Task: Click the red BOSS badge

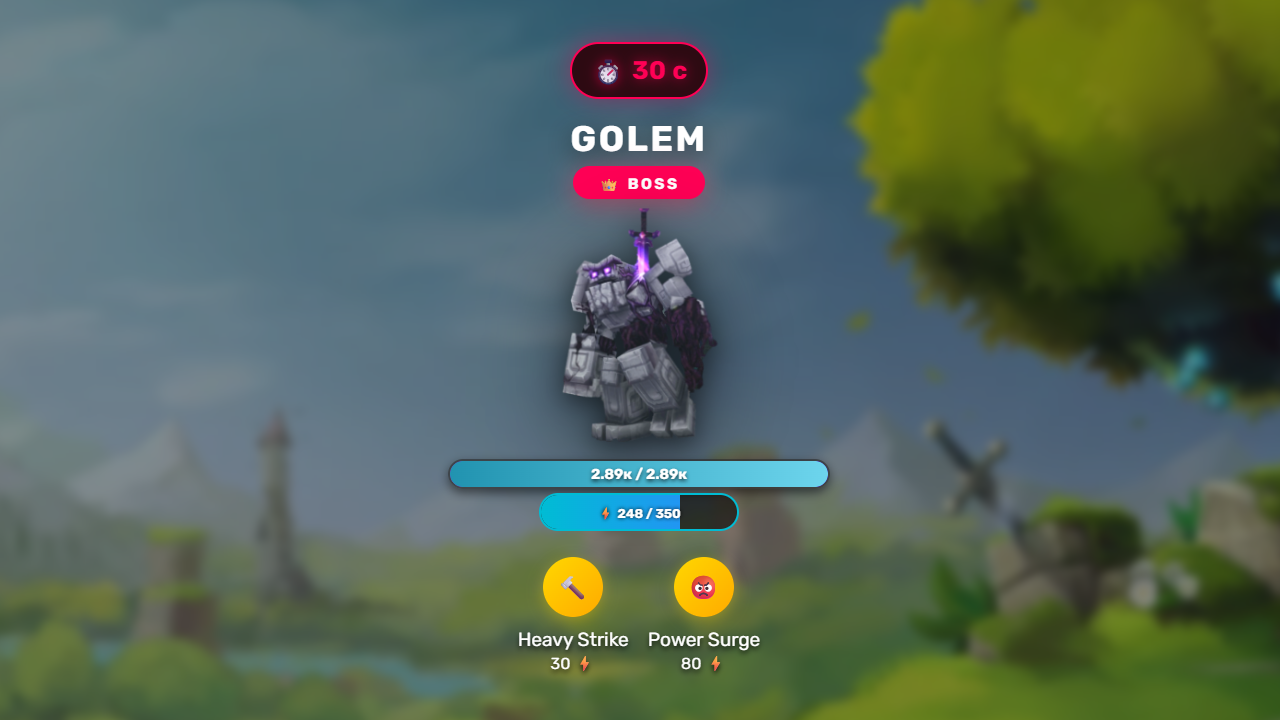Action: click(639, 183)
